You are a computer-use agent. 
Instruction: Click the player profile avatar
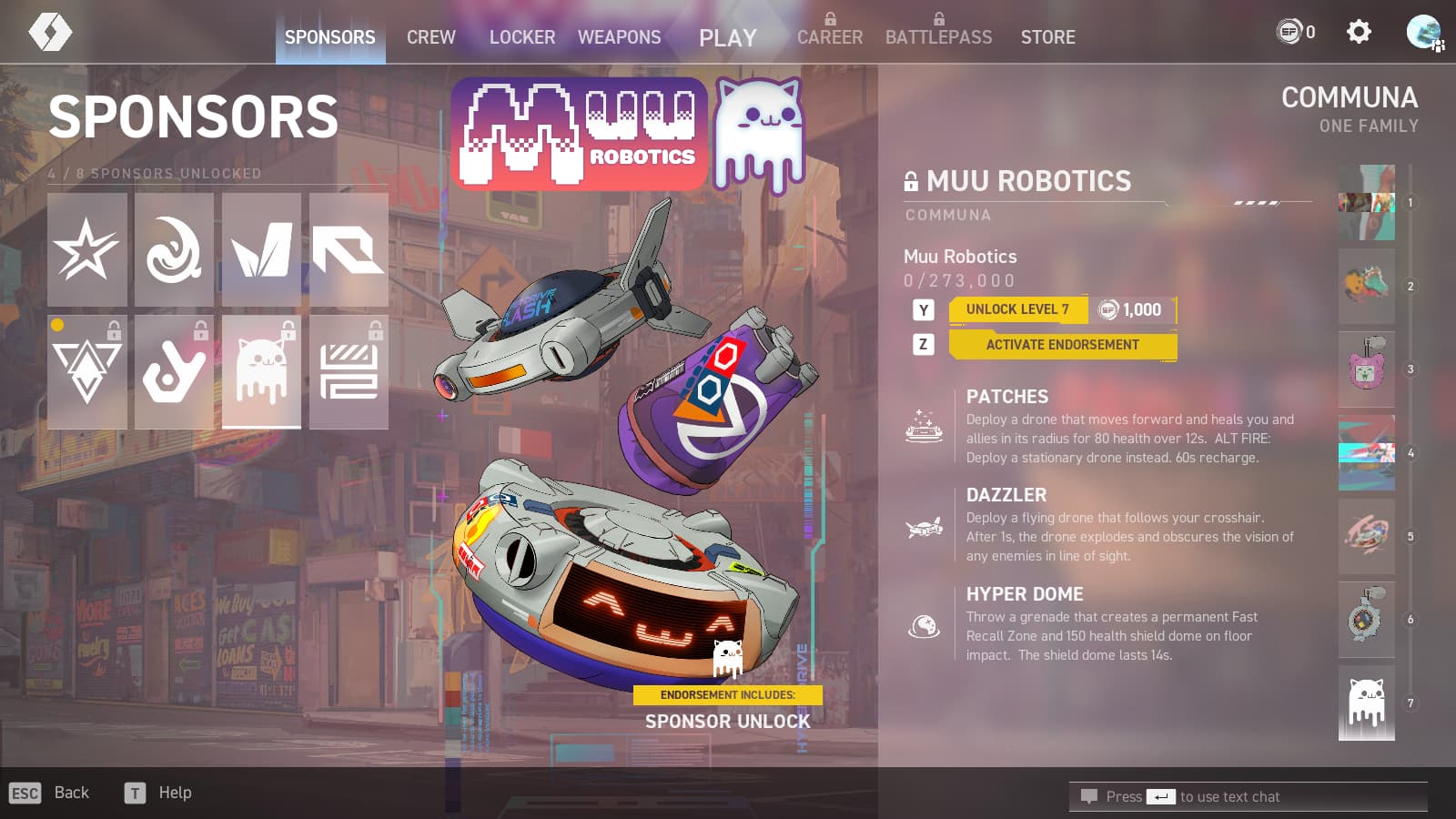pyautogui.click(x=1423, y=33)
